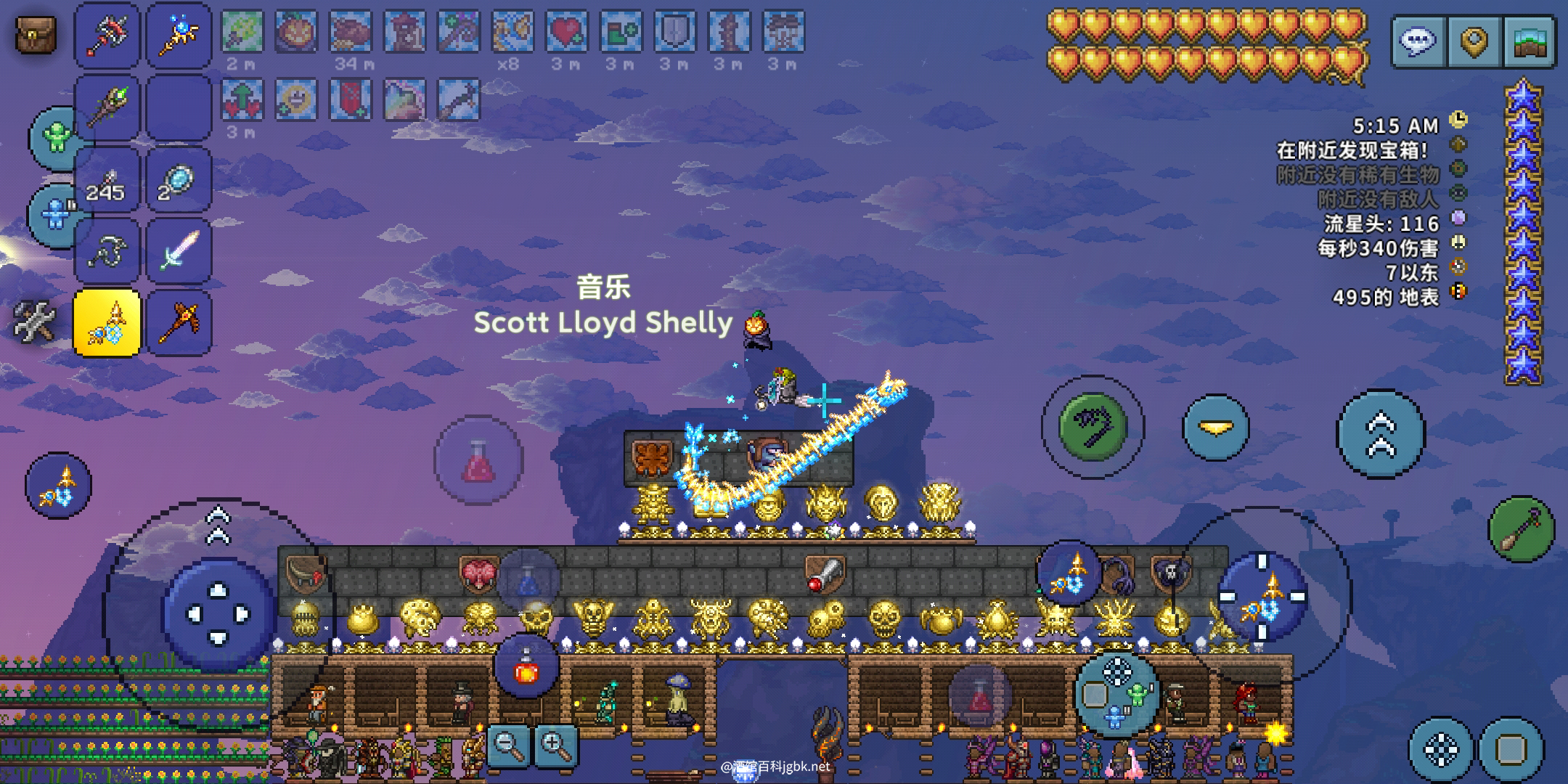1568x784 pixels.
Task: Click the zoom-in magnifier button
Action: pos(556,745)
